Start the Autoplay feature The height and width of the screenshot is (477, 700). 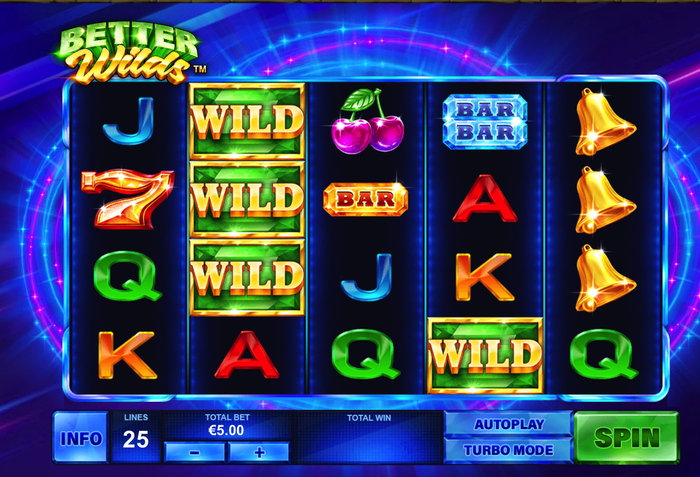[x=509, y=424]
